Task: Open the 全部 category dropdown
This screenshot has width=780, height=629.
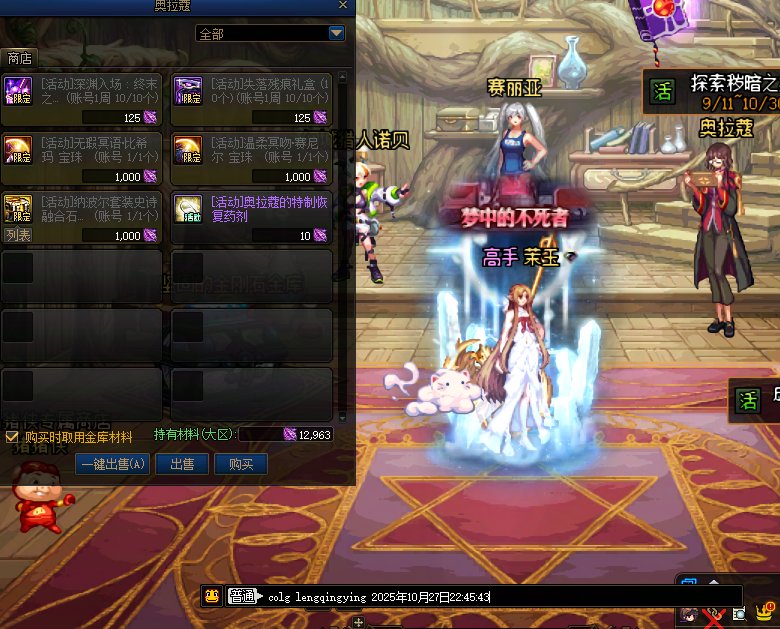Action: click(x=336, y=33)
